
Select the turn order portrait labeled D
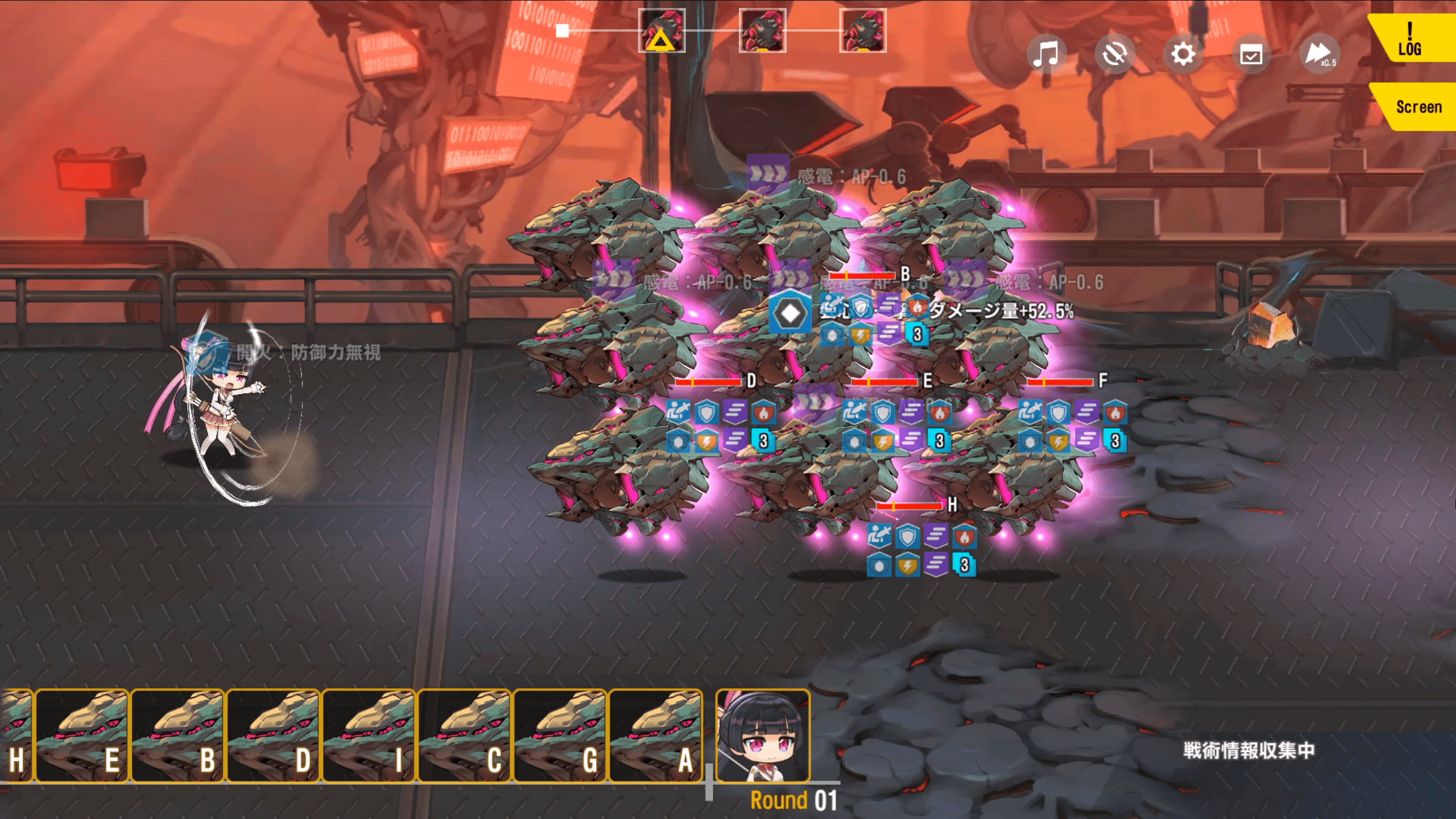[x=273, y=736]
